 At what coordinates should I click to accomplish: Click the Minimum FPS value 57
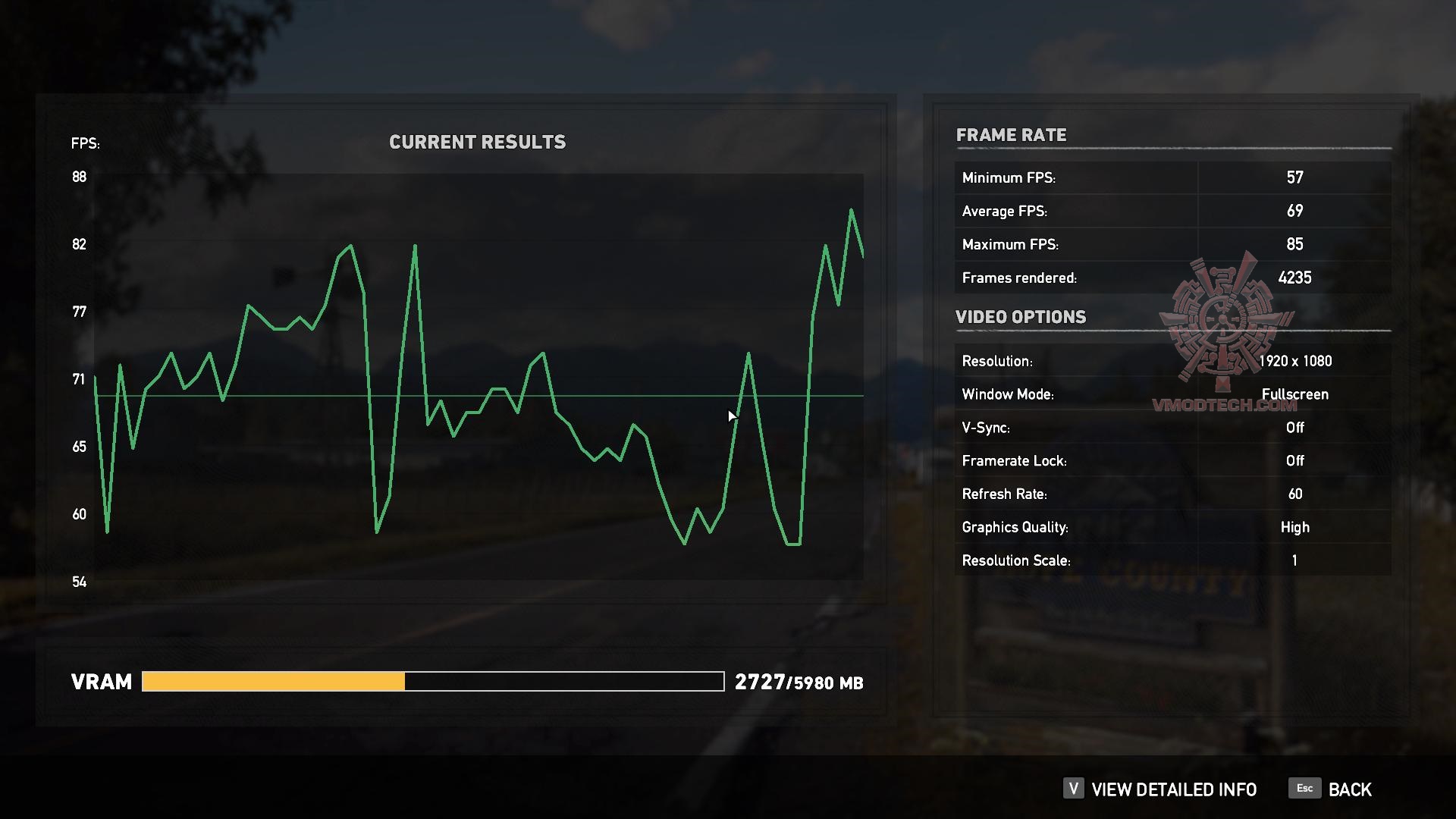[1295, 177]
